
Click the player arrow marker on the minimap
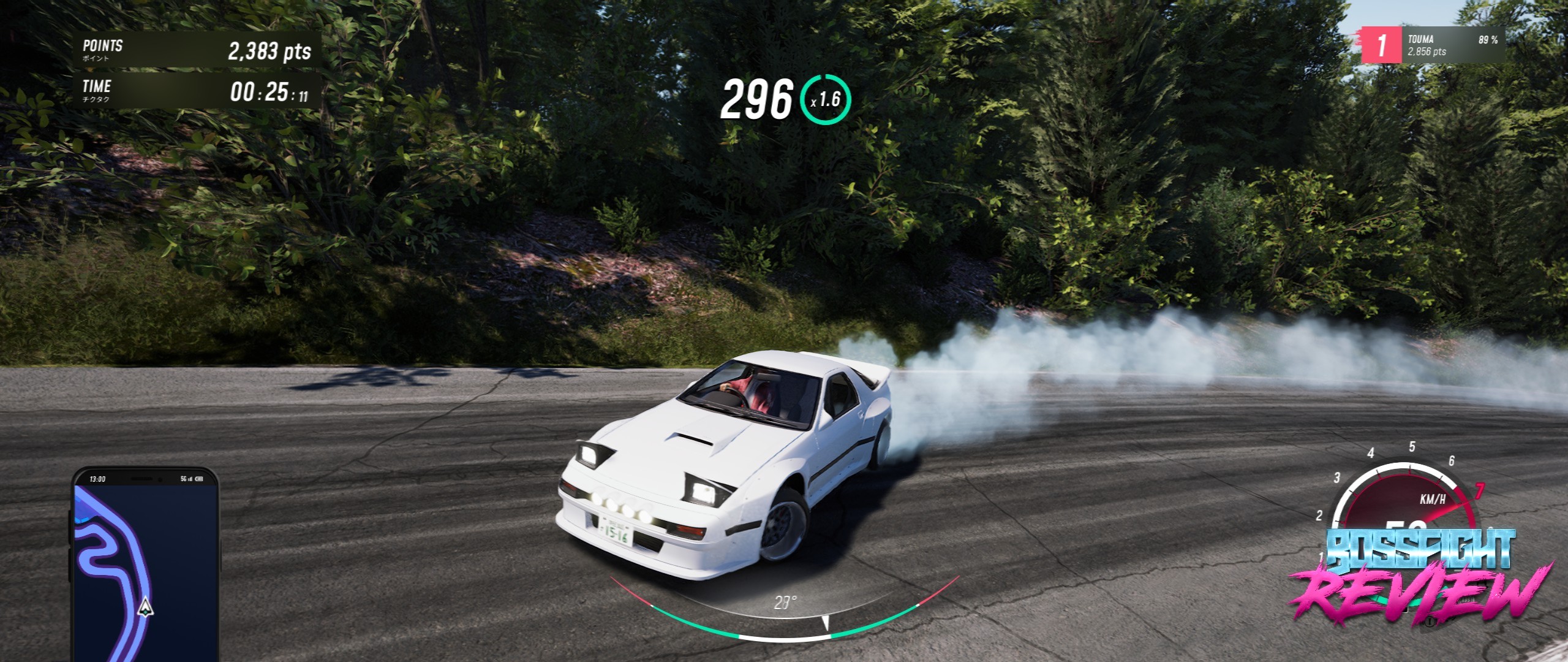145,607
